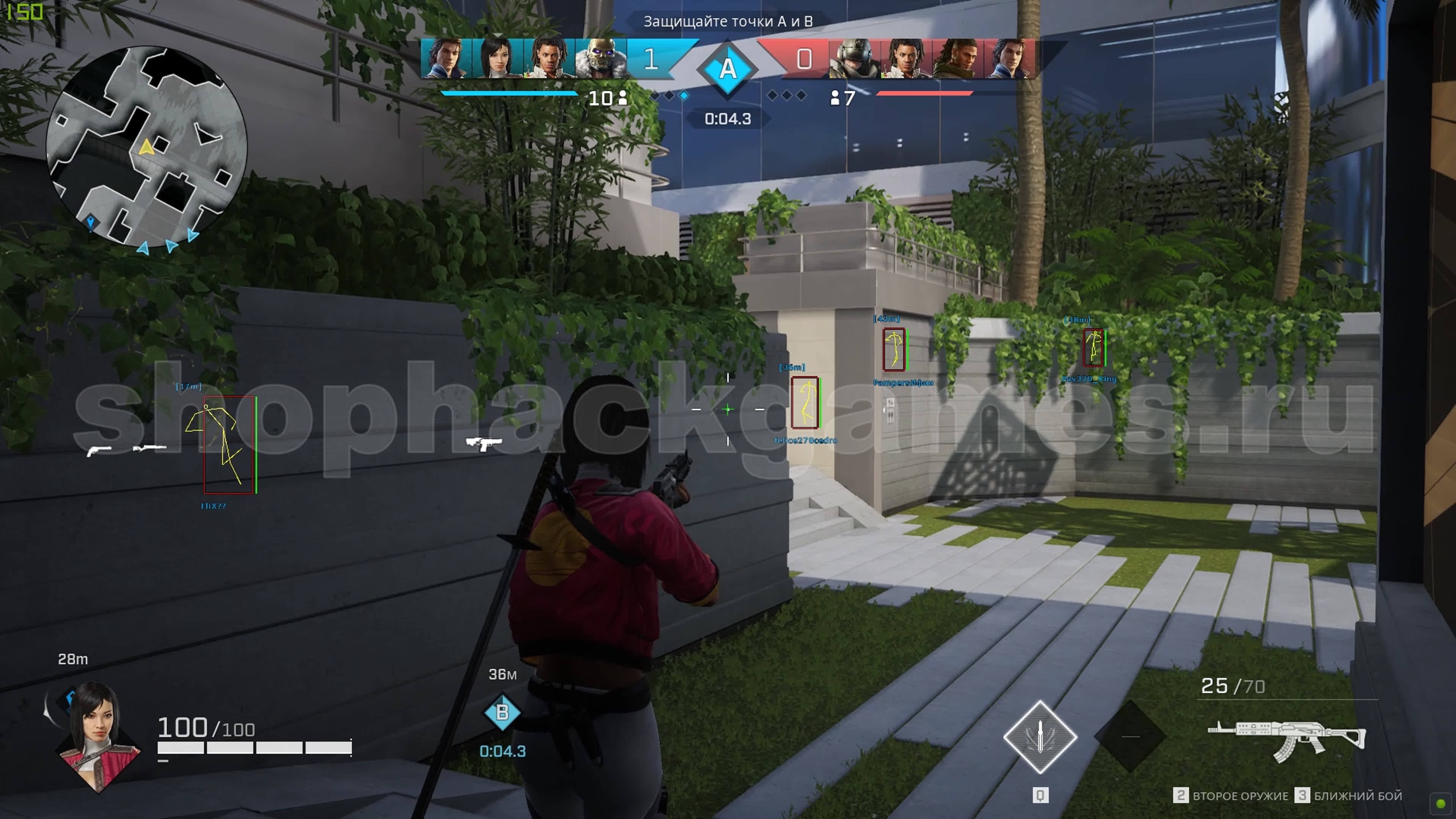Click the yellow player arrow on the minimap

pos(146,147)
